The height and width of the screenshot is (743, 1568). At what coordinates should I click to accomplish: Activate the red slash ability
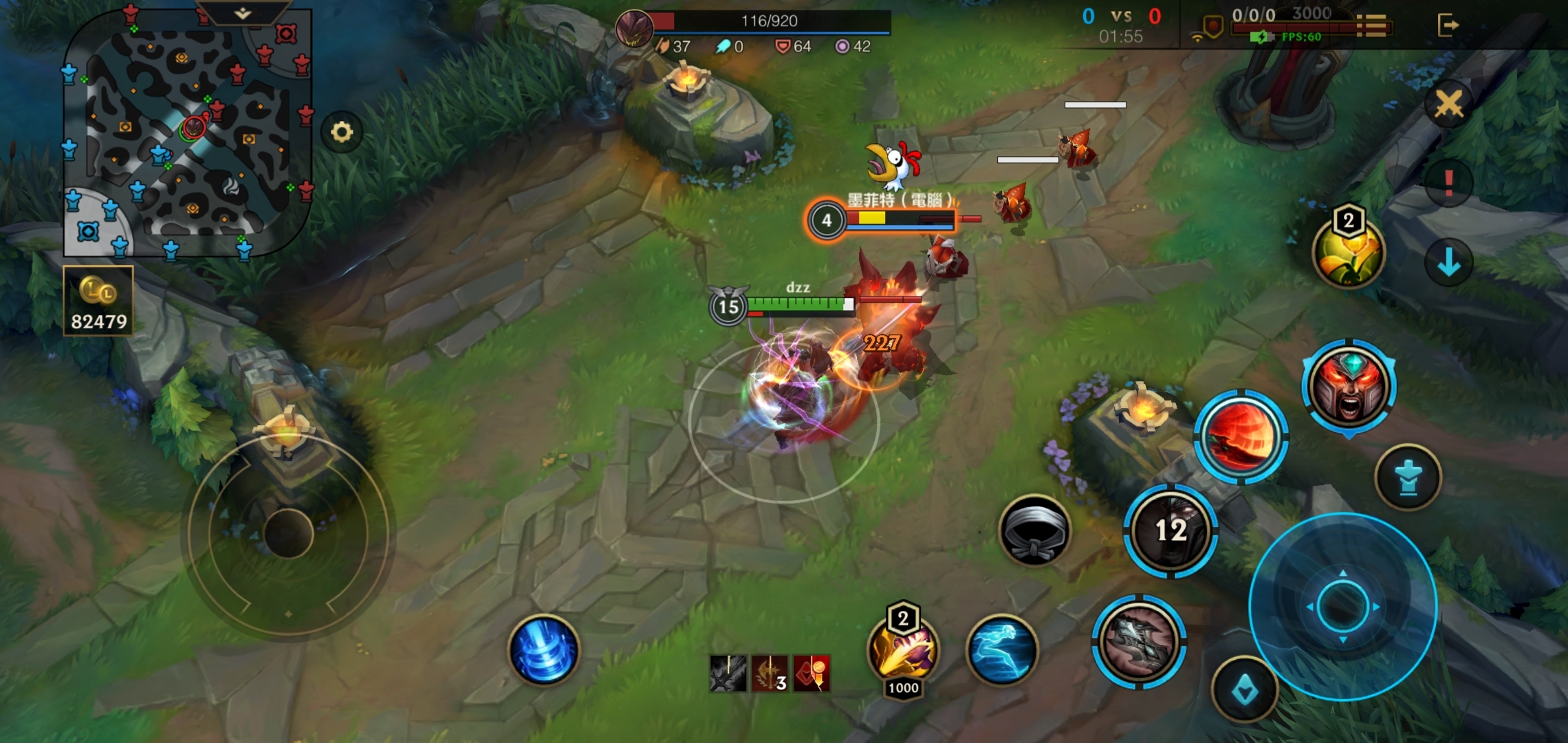1240,437
